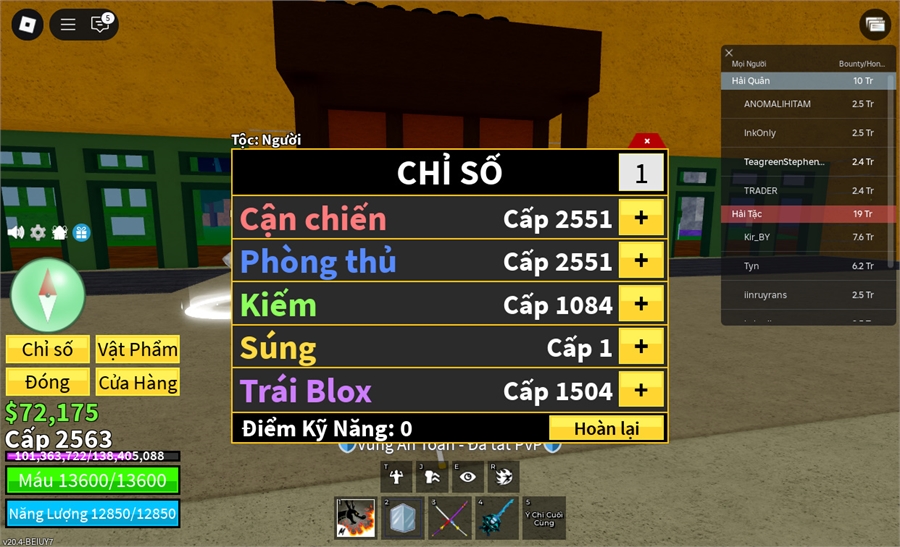
Task: Open the Roblox menu logo button
Action: pyautogui.click(x=27, y=25)
